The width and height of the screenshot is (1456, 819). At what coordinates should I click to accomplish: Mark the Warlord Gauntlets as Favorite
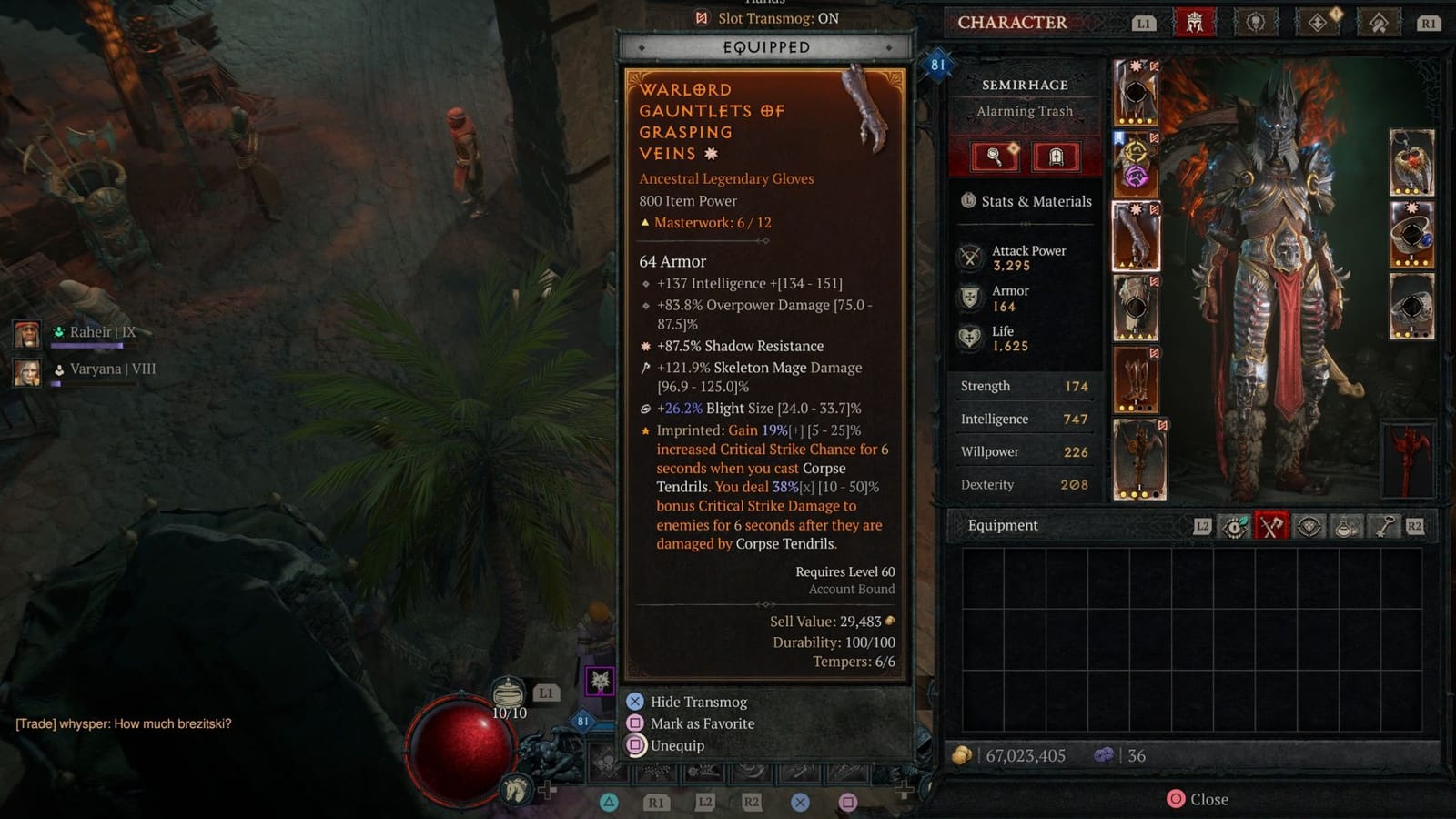coord(701,723)
